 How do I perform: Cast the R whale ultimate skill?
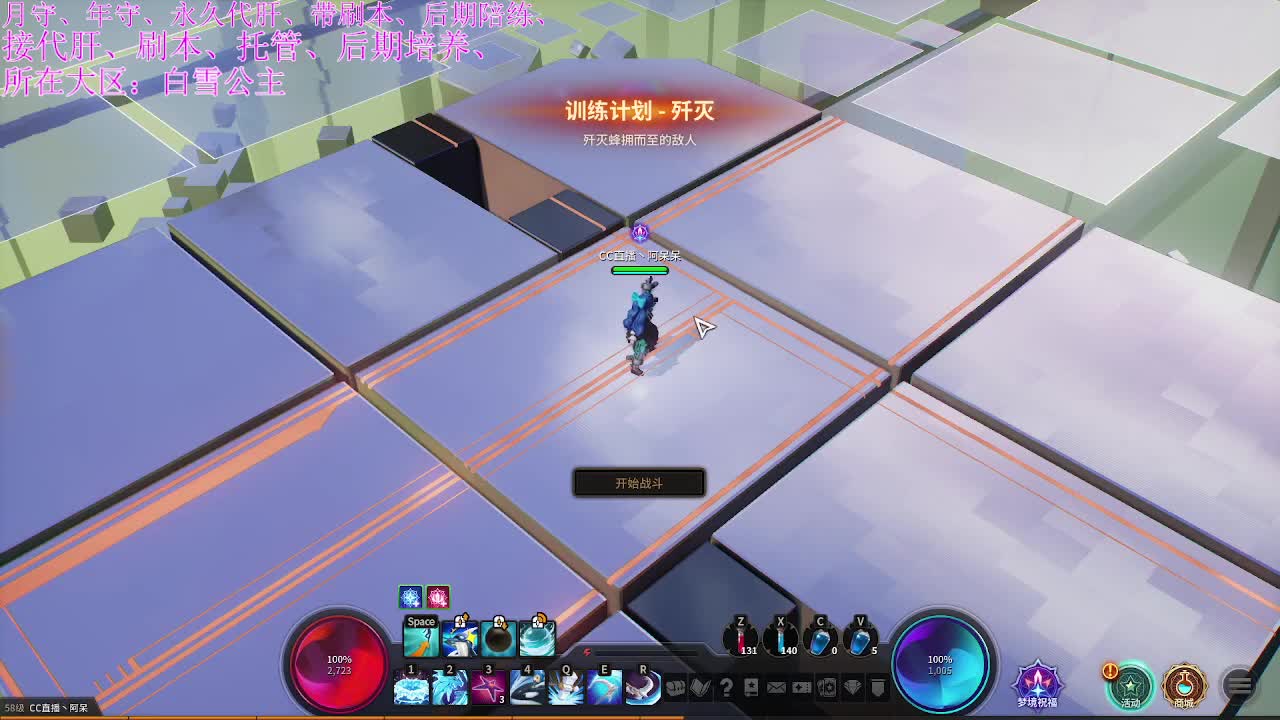(642, 690)
